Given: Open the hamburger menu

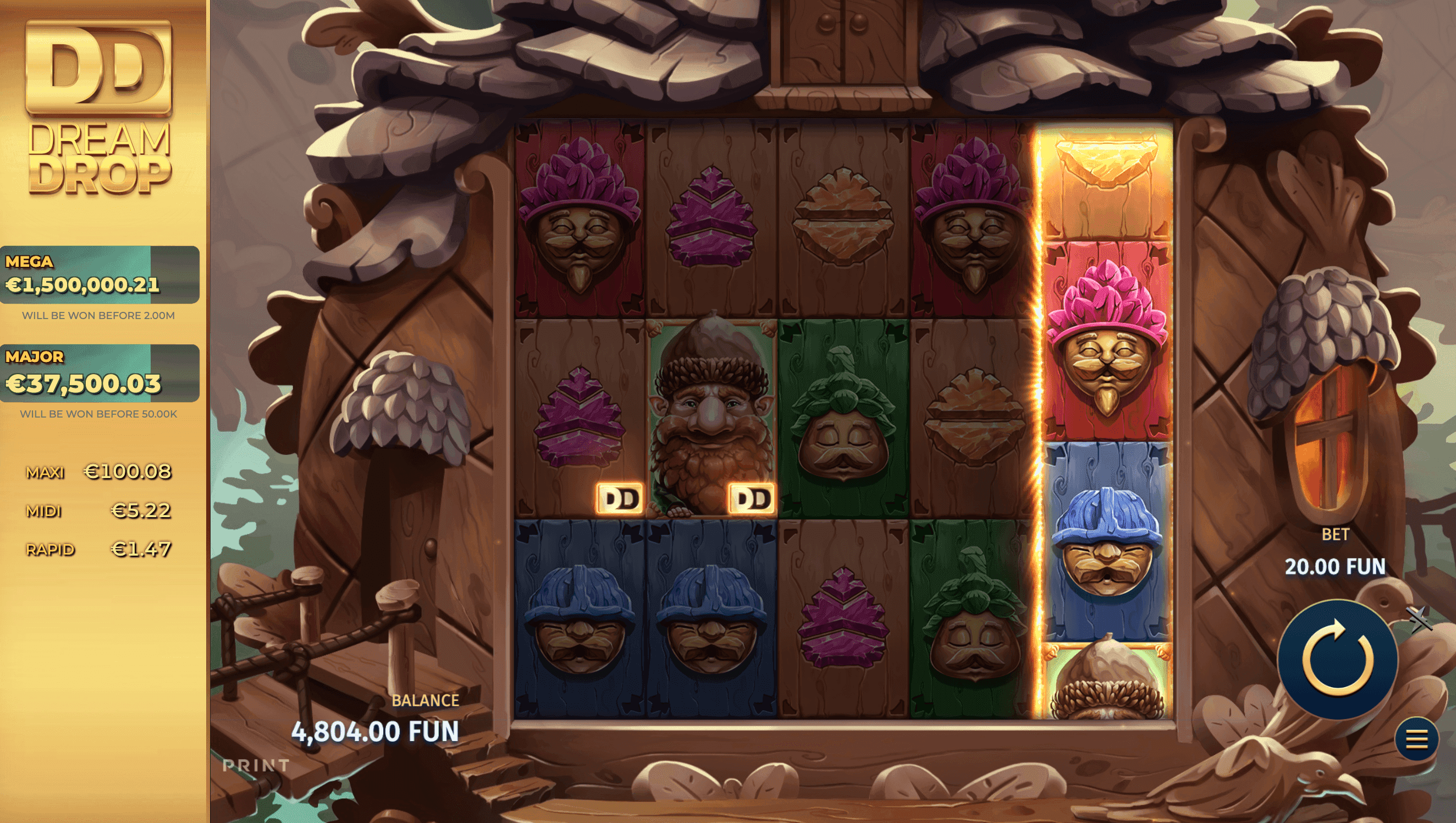Looking at the screenshot, I should [1416, 739].
